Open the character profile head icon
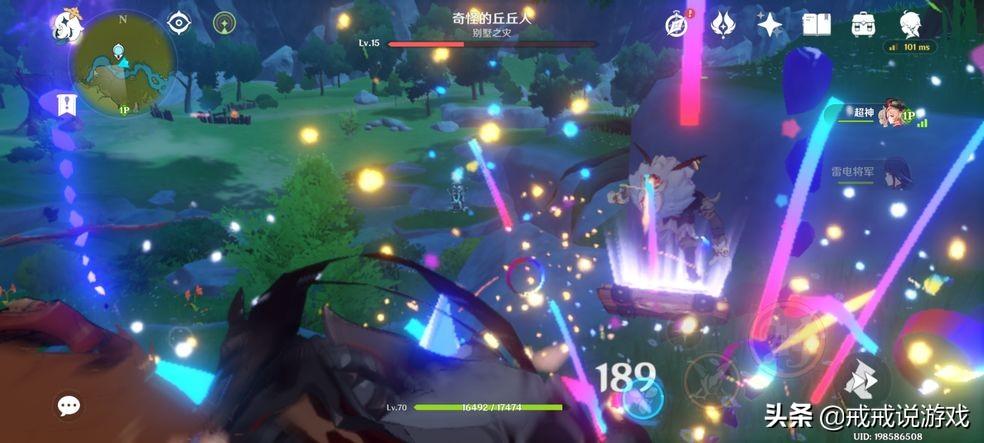The height and width of the screenshot is (443, 984). pyautogui.click(x=910, y=24)
